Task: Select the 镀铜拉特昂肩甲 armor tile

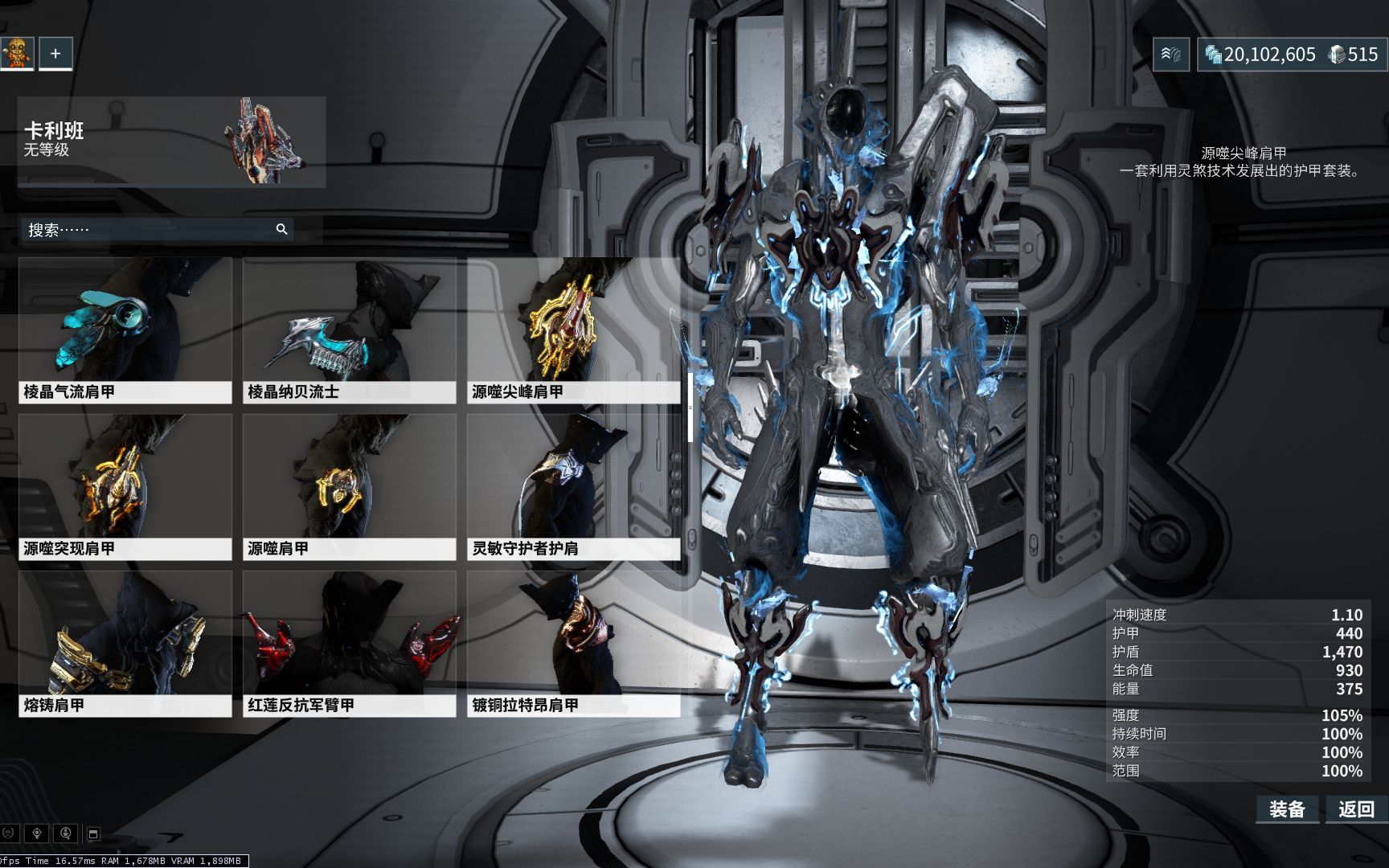Action: click(573, 644)
